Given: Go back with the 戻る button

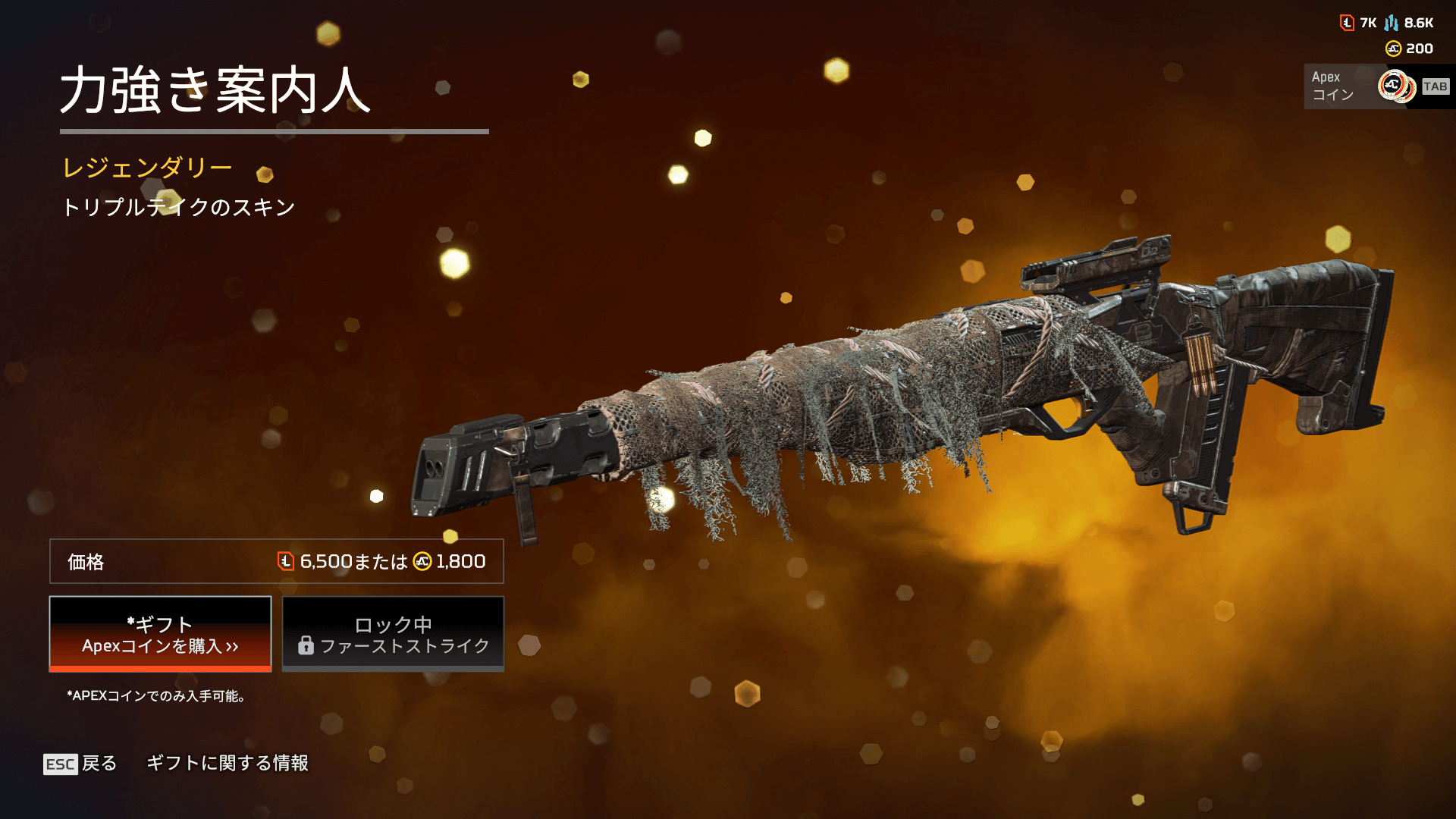Looking at the screenshot, I should pyautogui.click(x=81, y=763).
